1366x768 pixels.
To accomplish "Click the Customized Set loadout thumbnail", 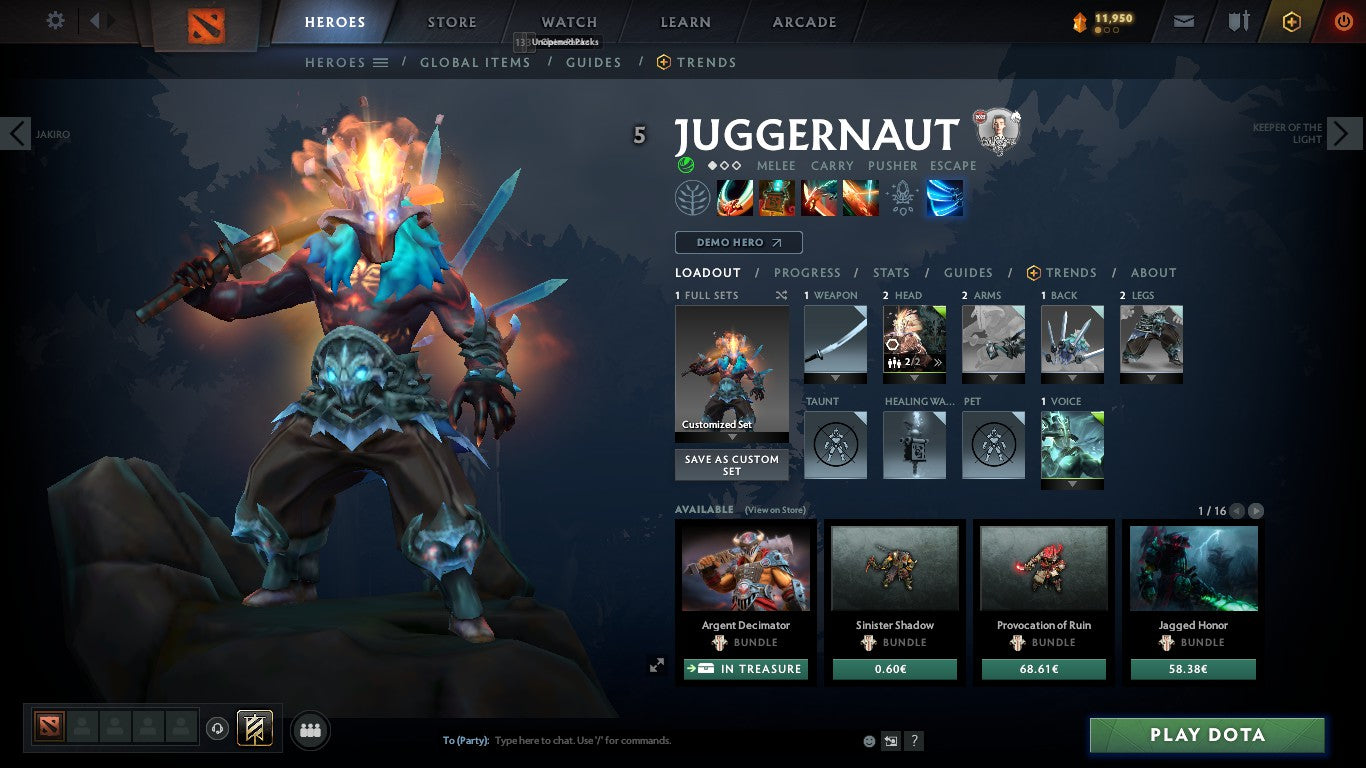I will point(731,370).
